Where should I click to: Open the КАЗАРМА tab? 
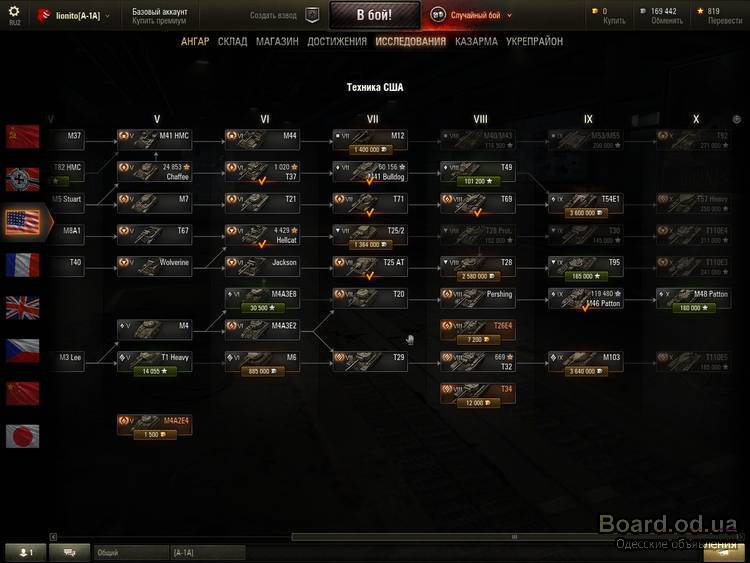pyautogui.click(x=476, y=42)
